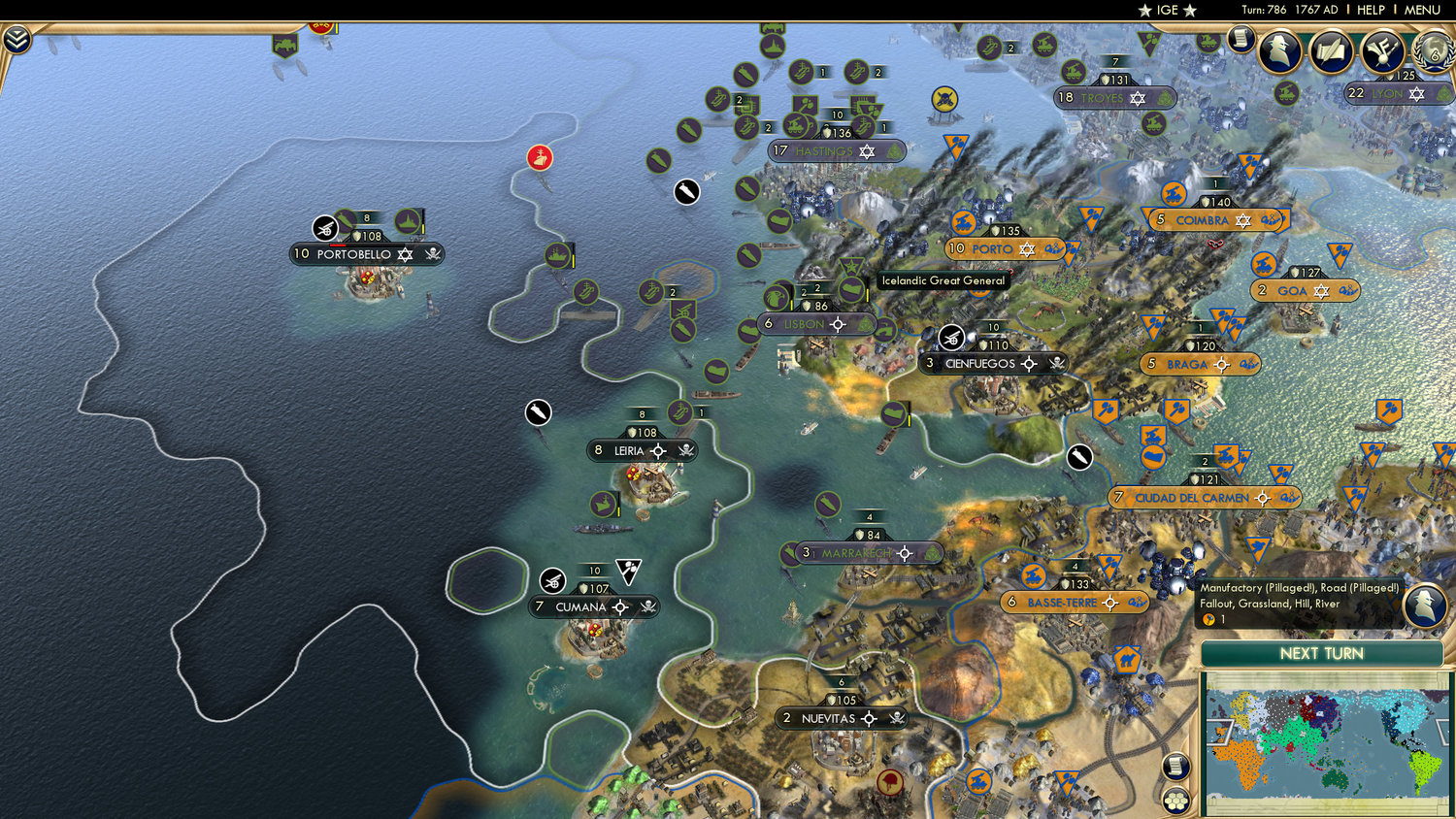This screenshot has height=819, width=1456.
Task: Open the Civilopedia scroll icon above the minimap
Action: tap(1175, 766)
